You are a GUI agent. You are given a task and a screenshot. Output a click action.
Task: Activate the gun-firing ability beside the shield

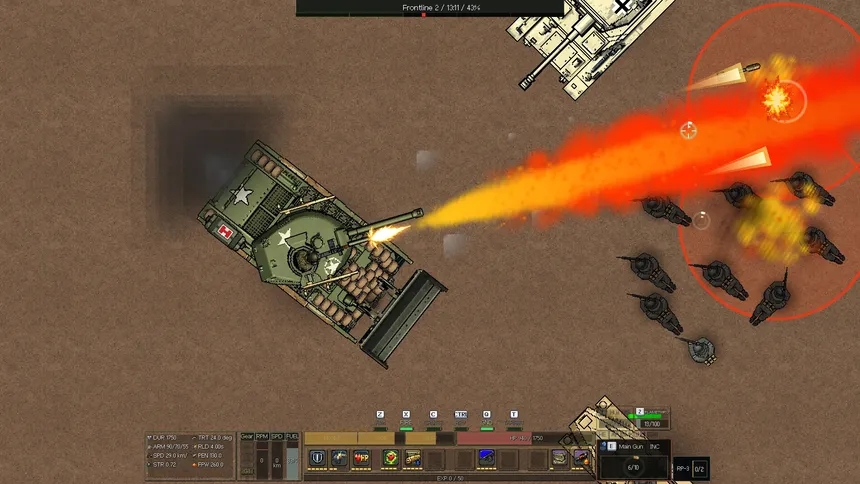339,458
